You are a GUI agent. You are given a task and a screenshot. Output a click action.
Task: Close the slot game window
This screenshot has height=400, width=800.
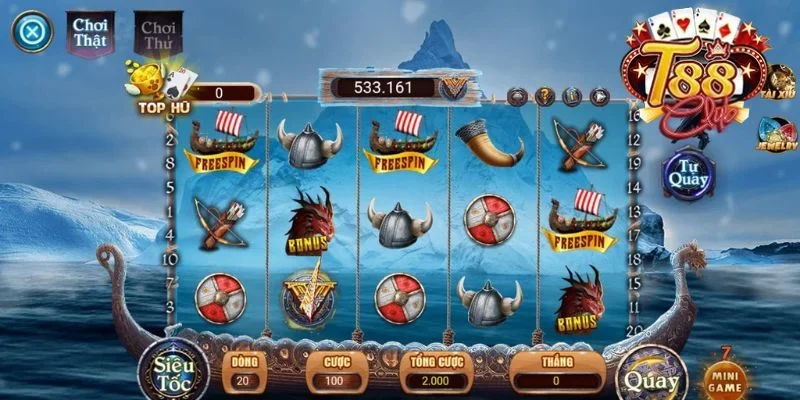coord(32,32)
